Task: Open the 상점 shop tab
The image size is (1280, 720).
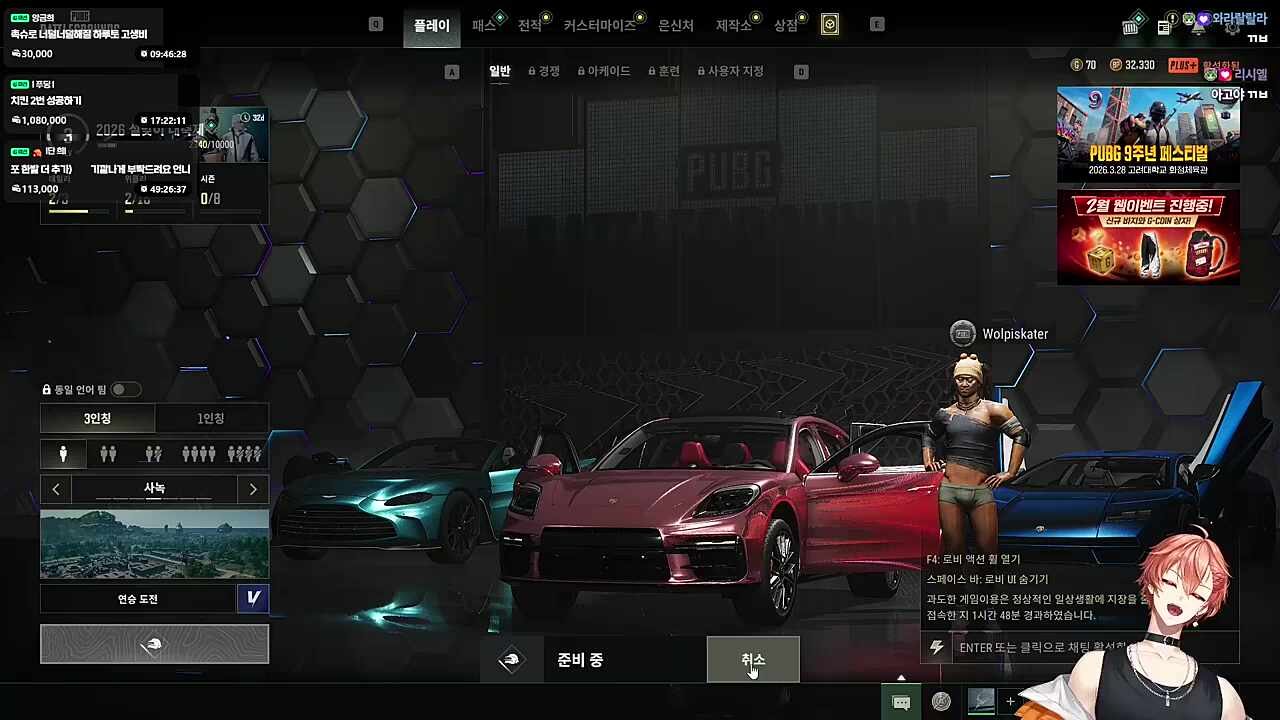Action: (786, 25)
